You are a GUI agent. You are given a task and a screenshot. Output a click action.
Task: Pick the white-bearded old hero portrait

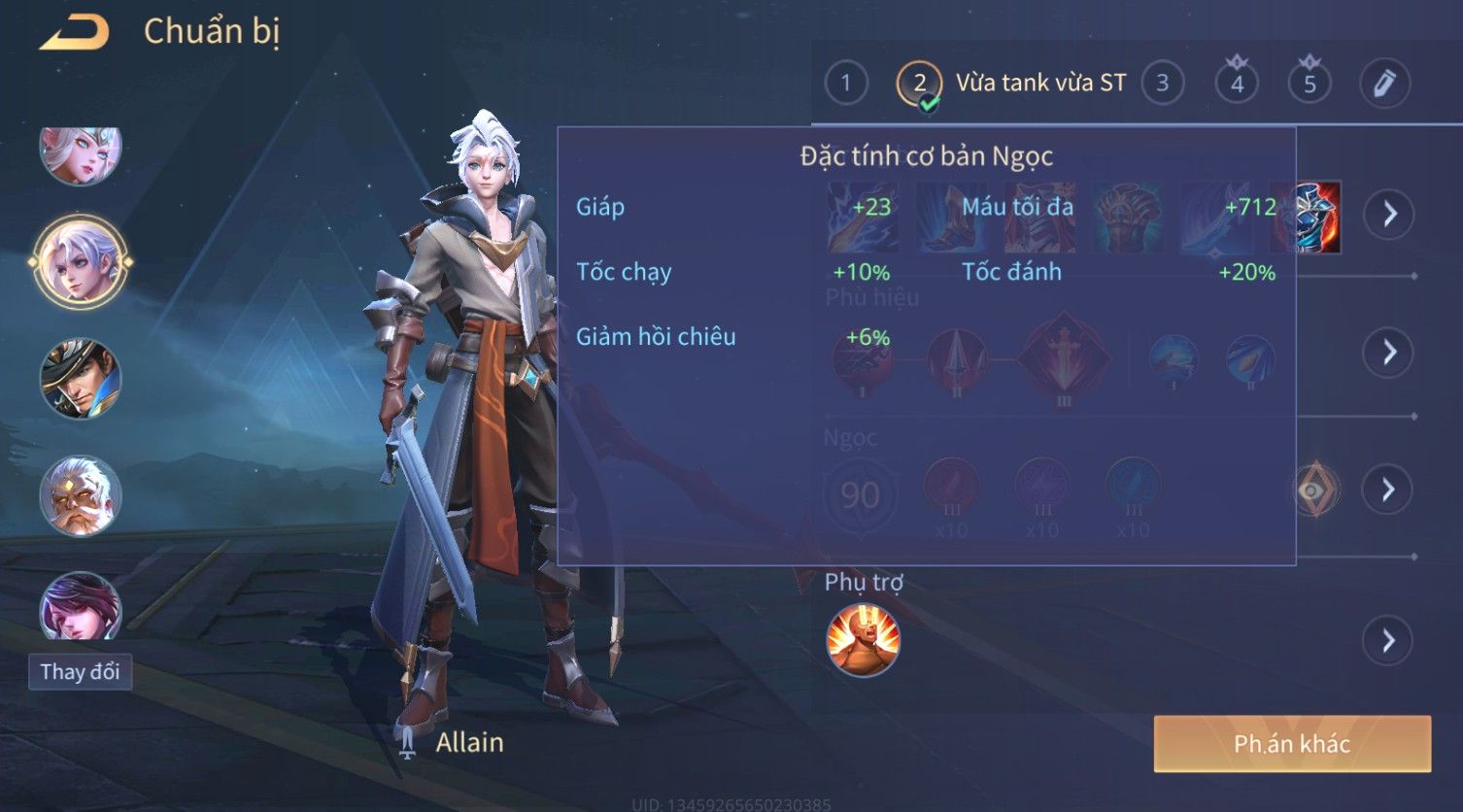click(80, 496)
